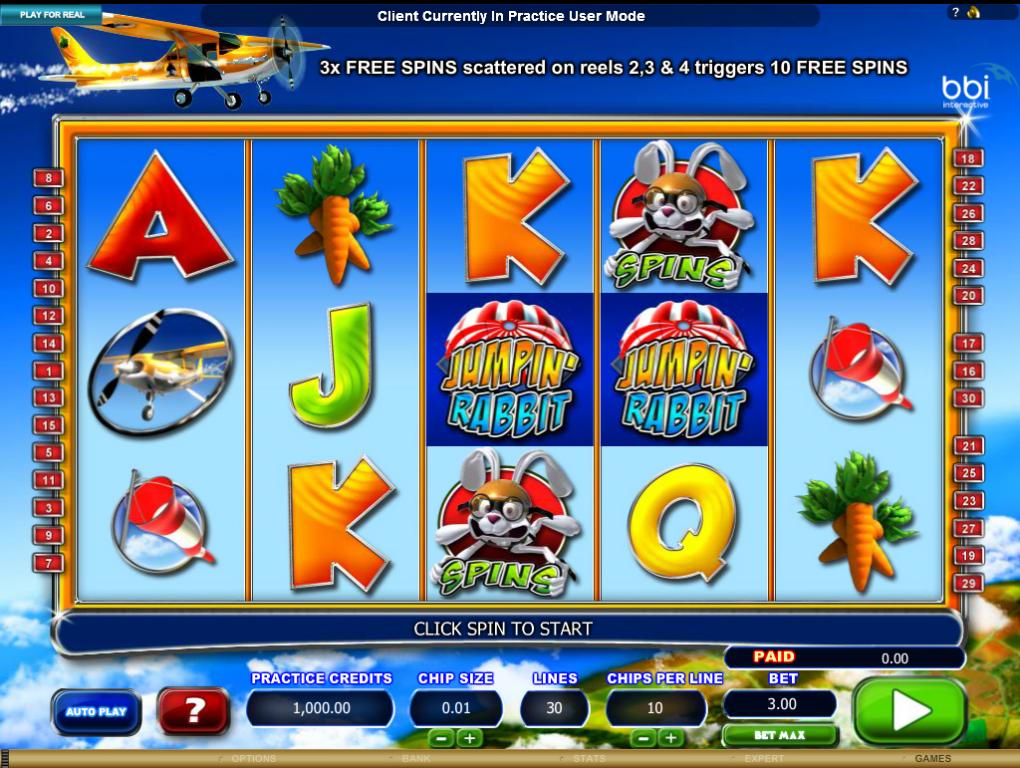Image resolution: width=1020 pixels, height=768 pixels.
Task: Switch to Expert mode
Action: point(763,759)
